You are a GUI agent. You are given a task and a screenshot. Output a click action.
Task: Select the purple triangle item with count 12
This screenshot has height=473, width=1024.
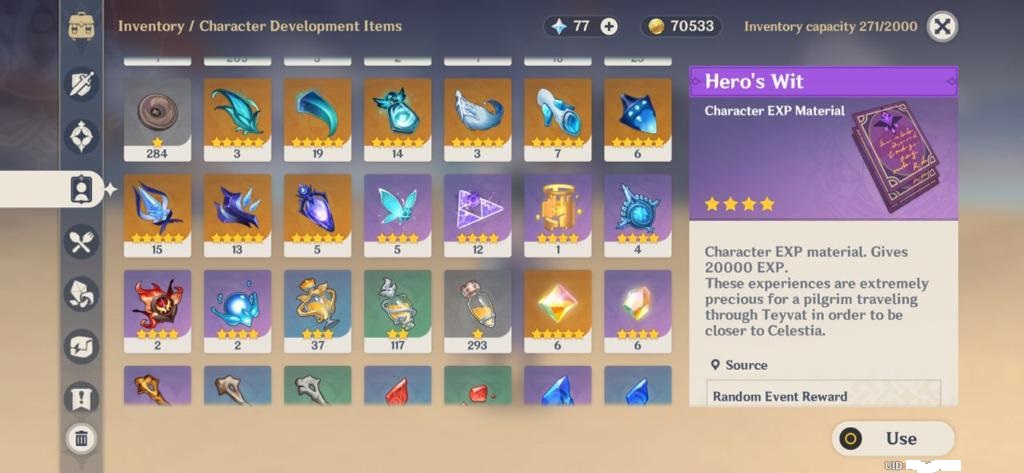point(477,214)
